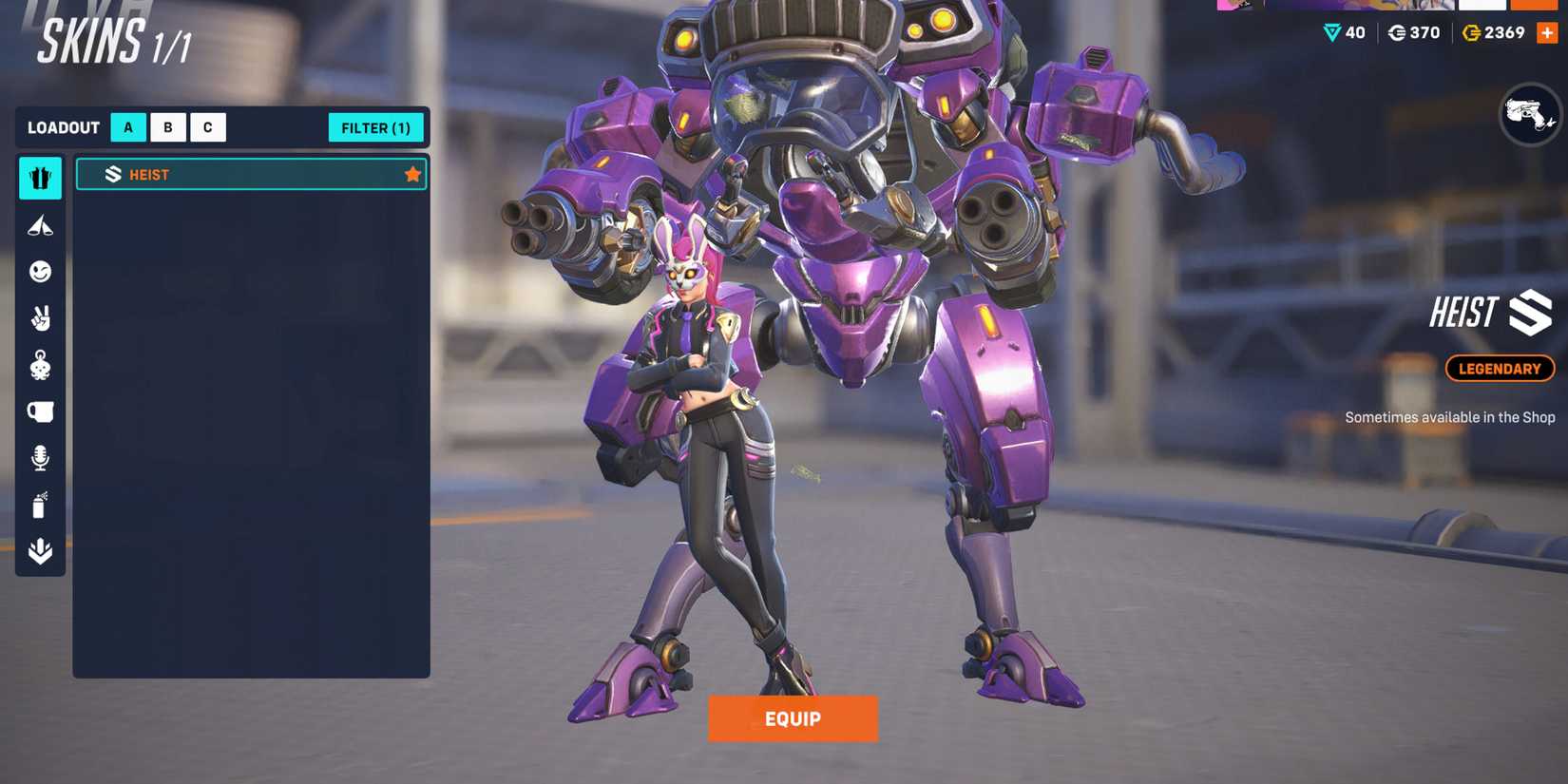Viewport: 1568px width, 784px height.
Task: Open the Emotes category with smiley icon
Action: click(39, 273)
